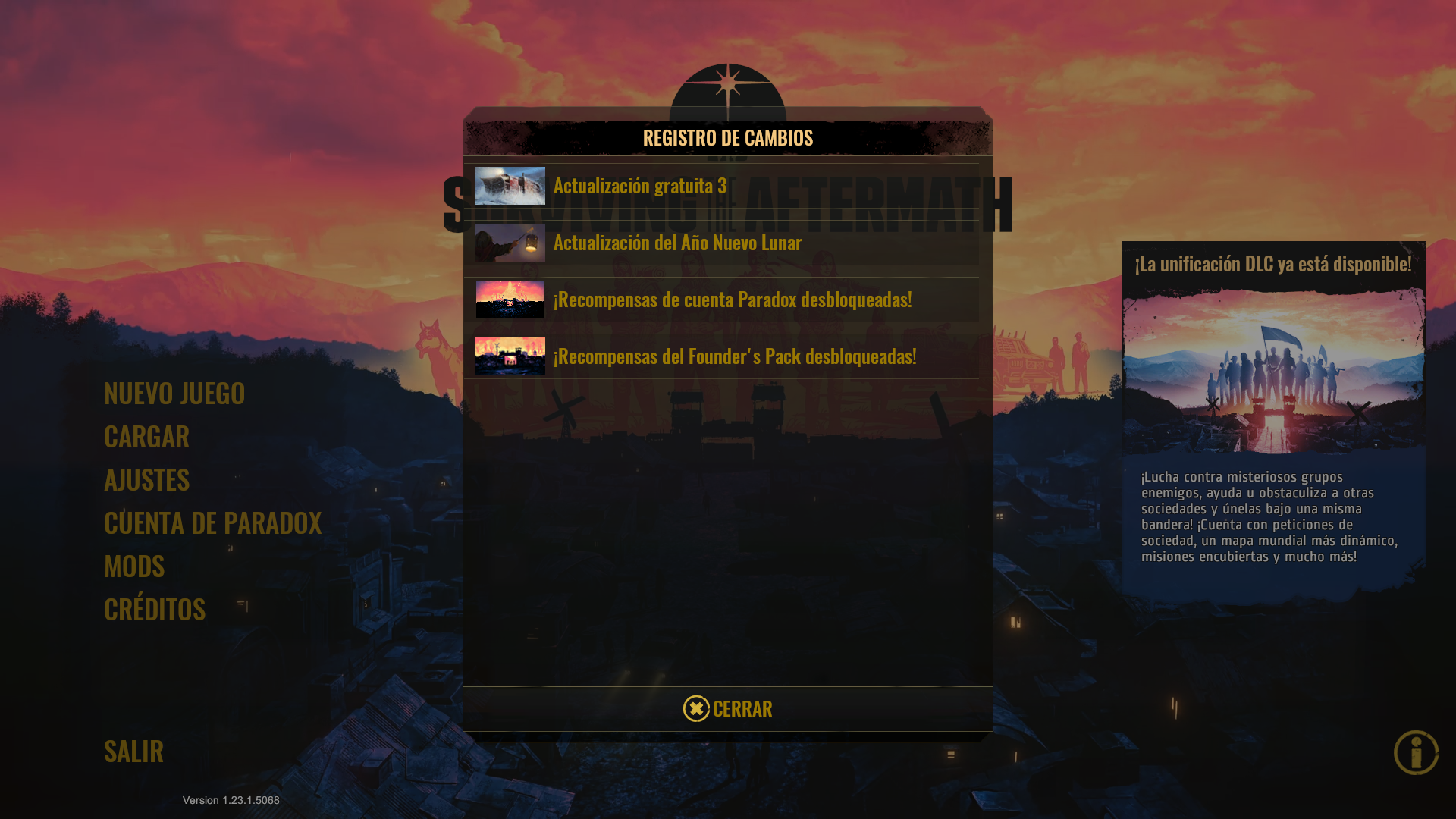Click the info icon in bottom right corner
Viewport: 1456px width, 819px height.
tap(1417, 753)
